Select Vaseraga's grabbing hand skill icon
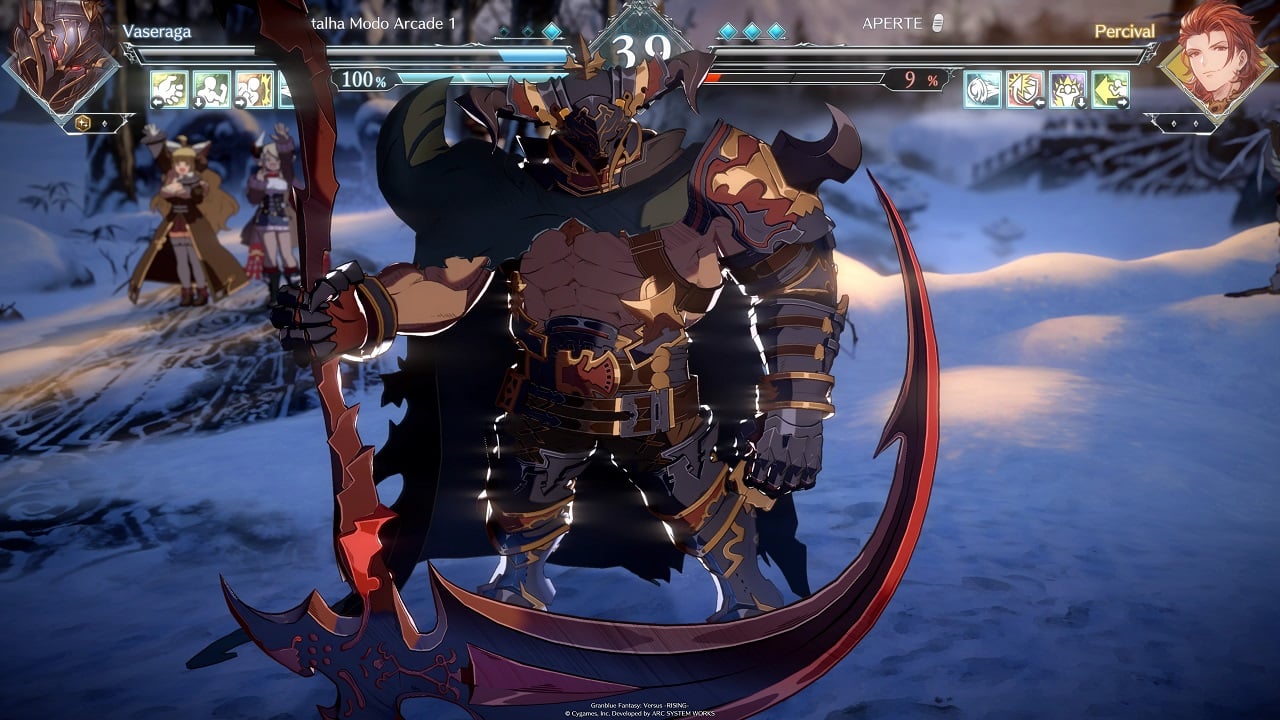 pos(169,89)
